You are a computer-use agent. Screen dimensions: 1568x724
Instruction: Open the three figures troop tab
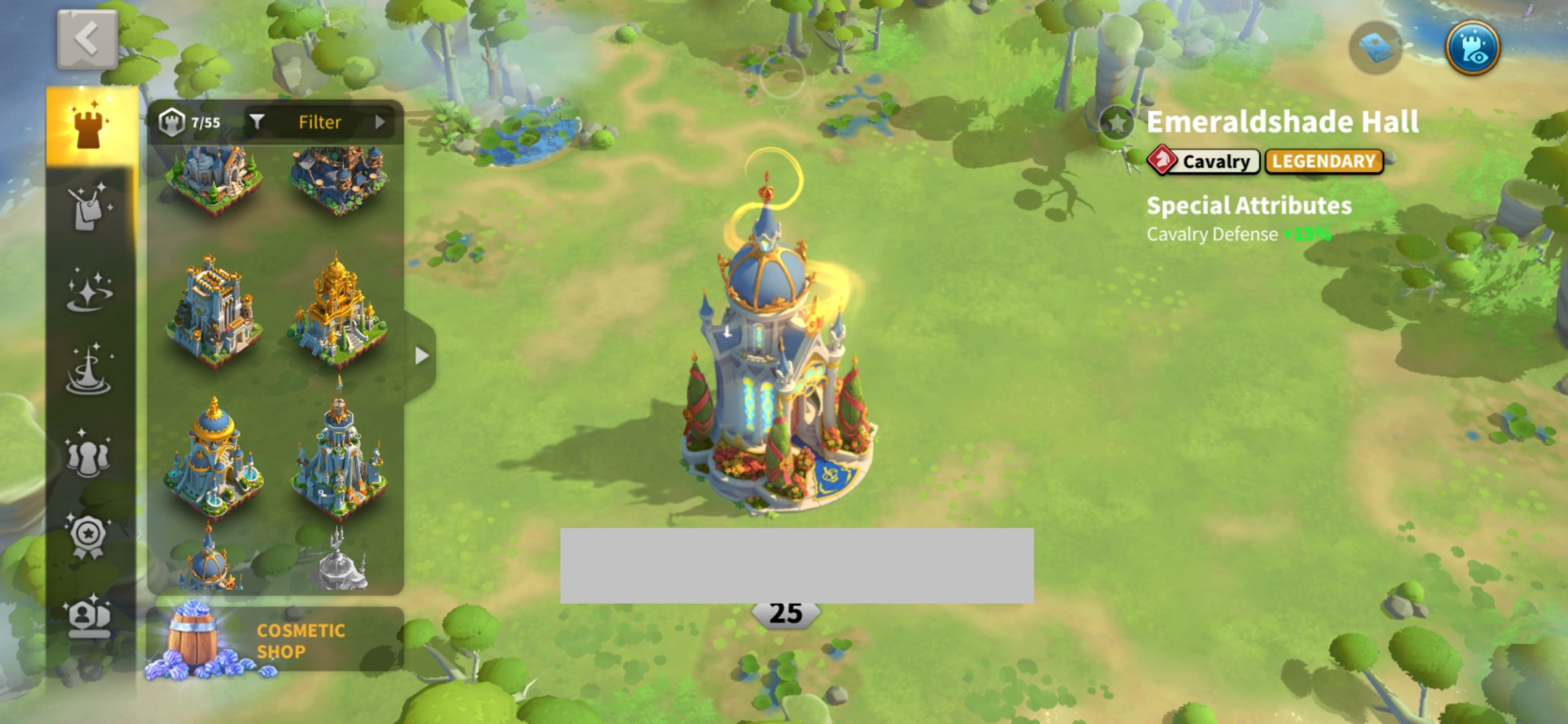pyautogui.click(x=88, y=454)
